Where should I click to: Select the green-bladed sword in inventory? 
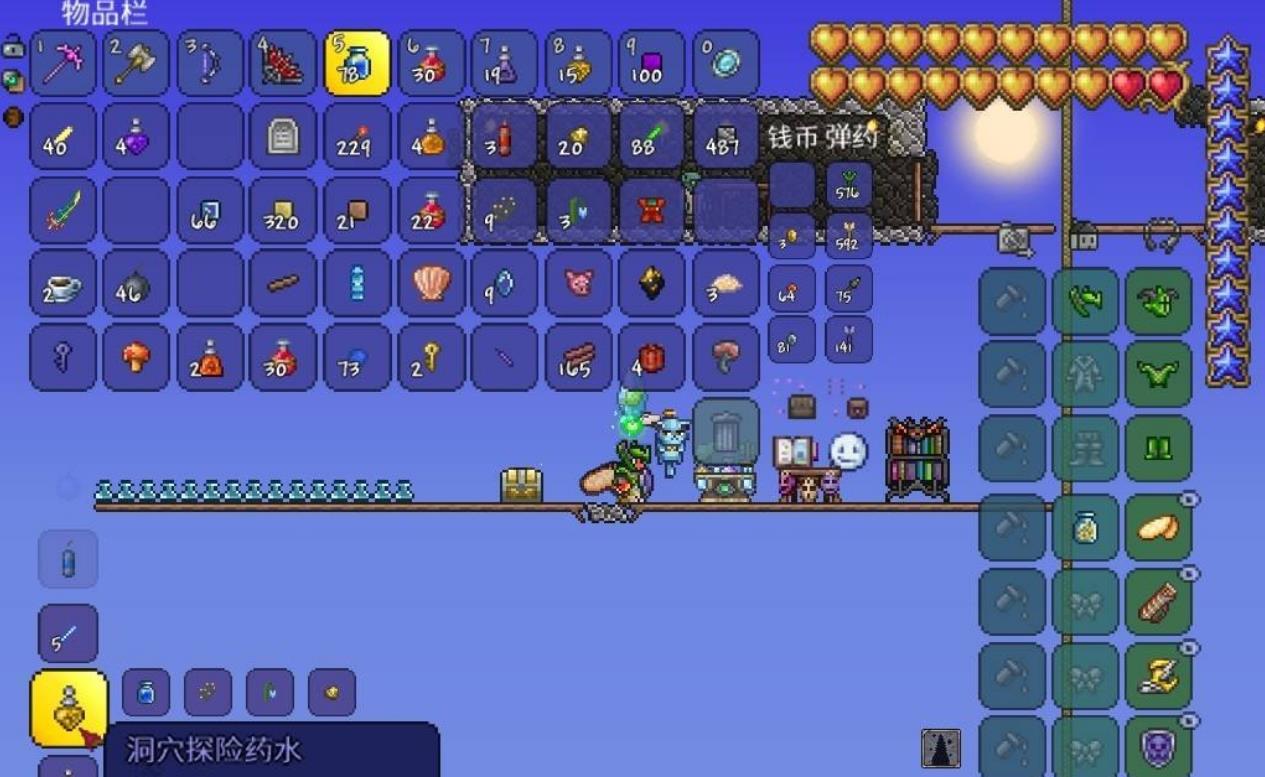point(63,210)
